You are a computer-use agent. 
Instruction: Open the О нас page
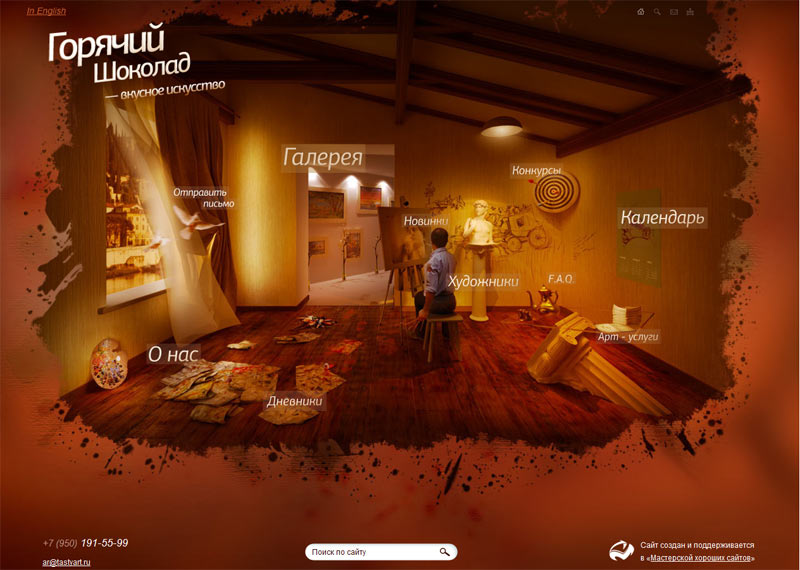174,353
